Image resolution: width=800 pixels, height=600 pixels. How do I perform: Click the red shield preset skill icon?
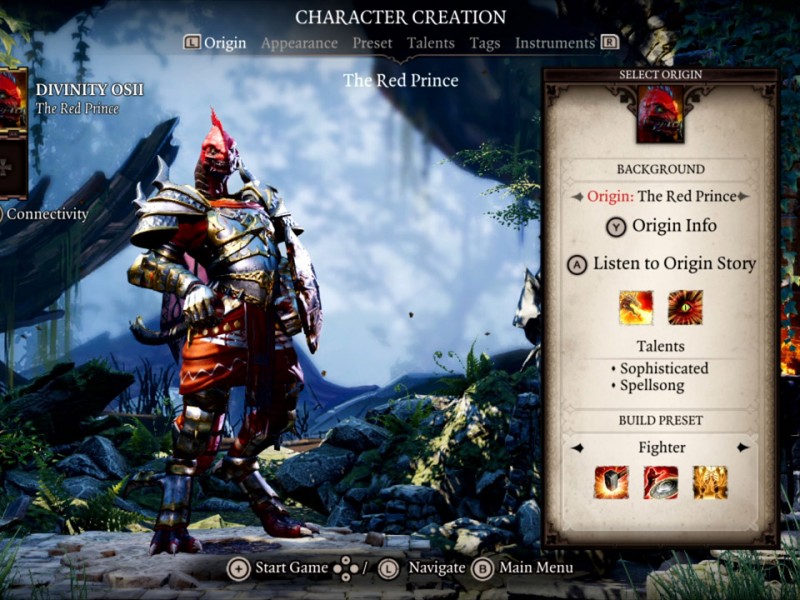click(660, 483)
